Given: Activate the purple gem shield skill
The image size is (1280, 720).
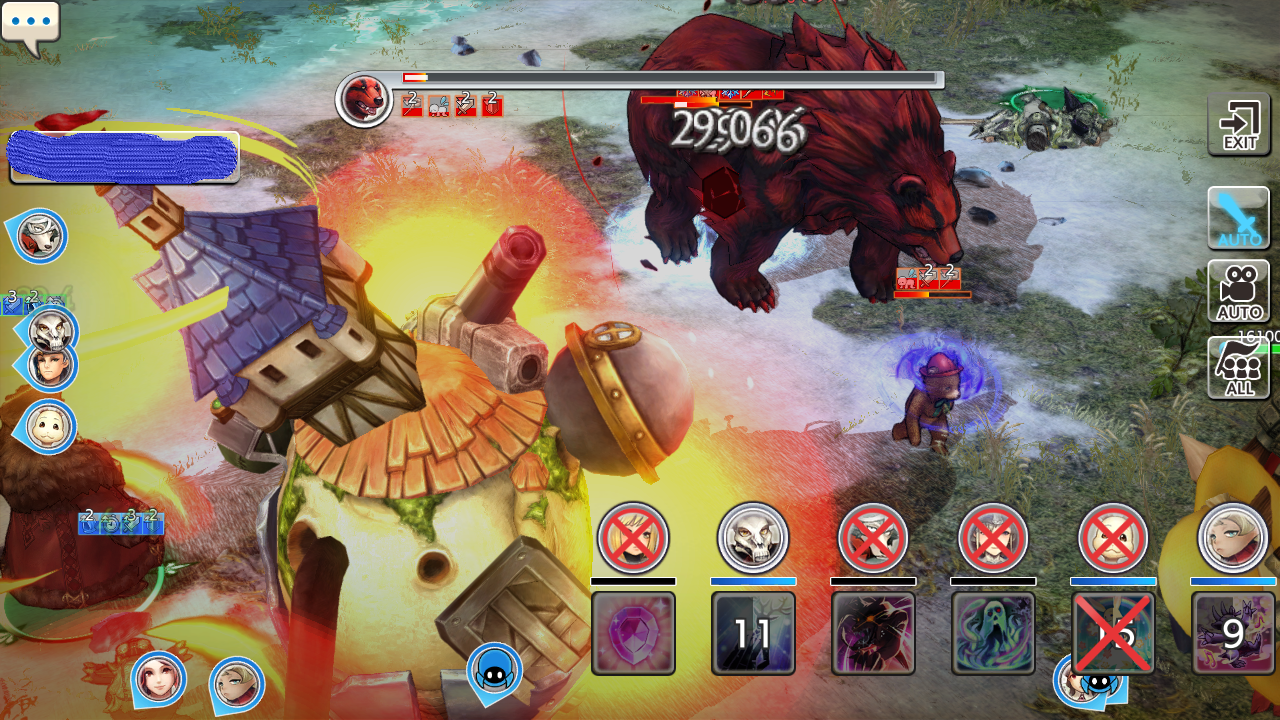Looking at the screenshot, I should (633, 633).
